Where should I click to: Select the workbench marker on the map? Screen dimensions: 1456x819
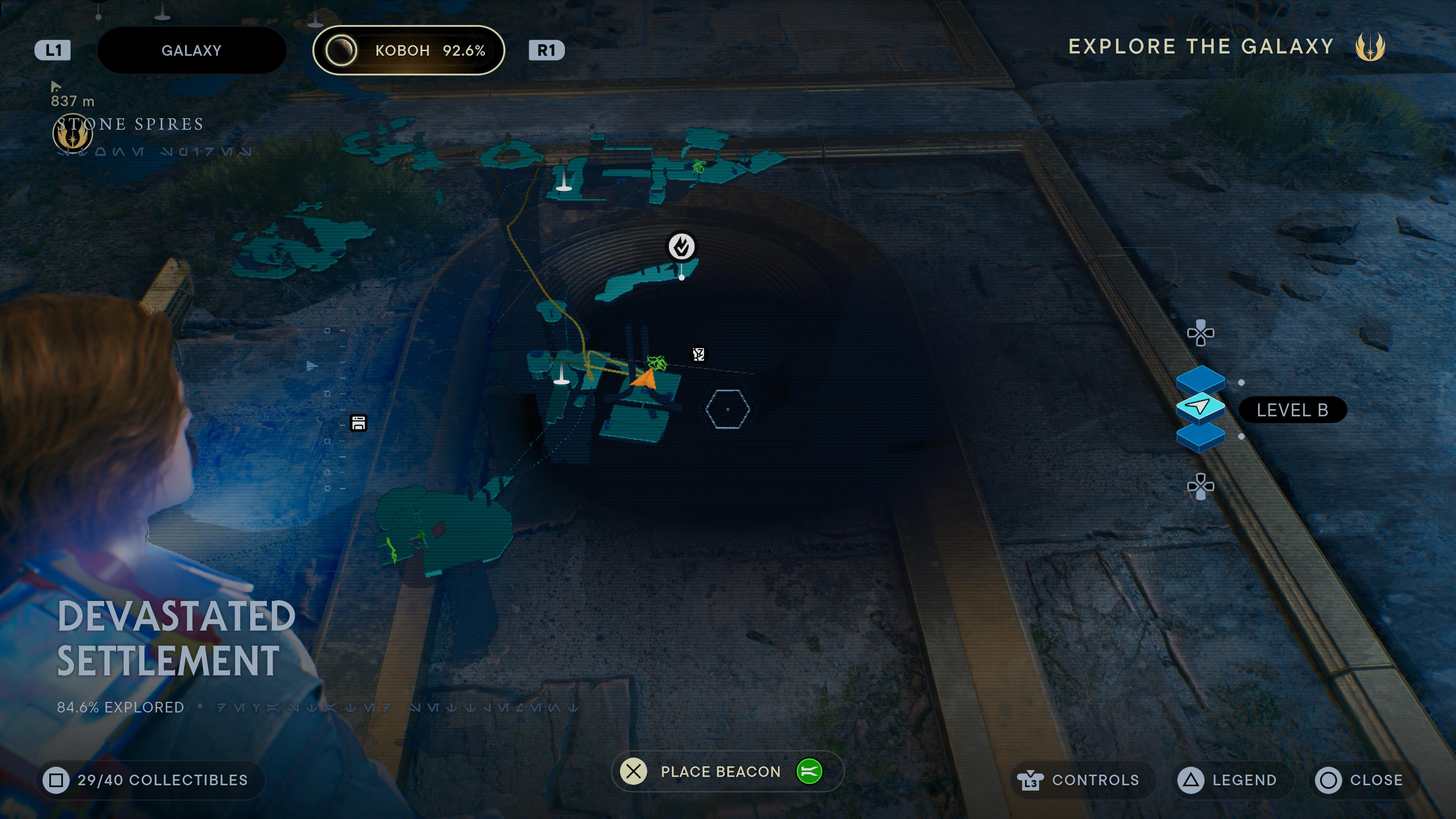[x=358, y=423]
